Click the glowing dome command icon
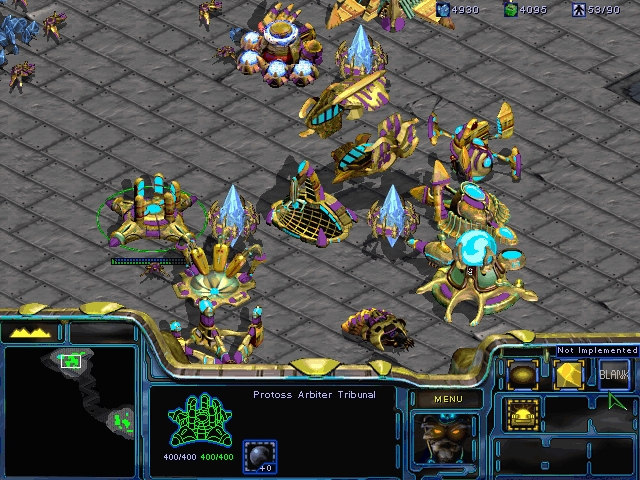 pyautogui.click(x=522, y=413)
